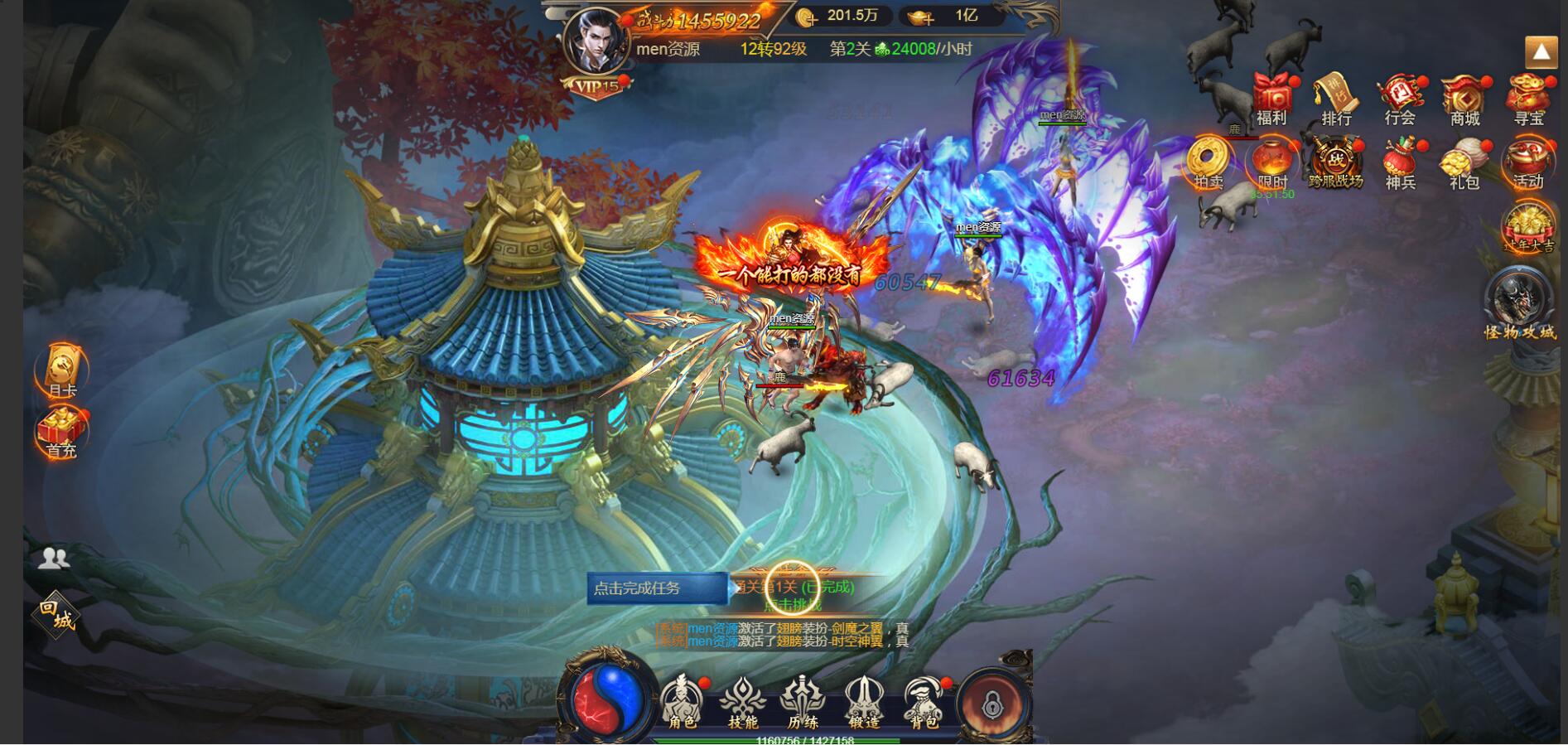Viewport: 1568px width, 745px height.
Task: Open the 寻宝 treasure hunt
Action: click(x=1529, y=98)
